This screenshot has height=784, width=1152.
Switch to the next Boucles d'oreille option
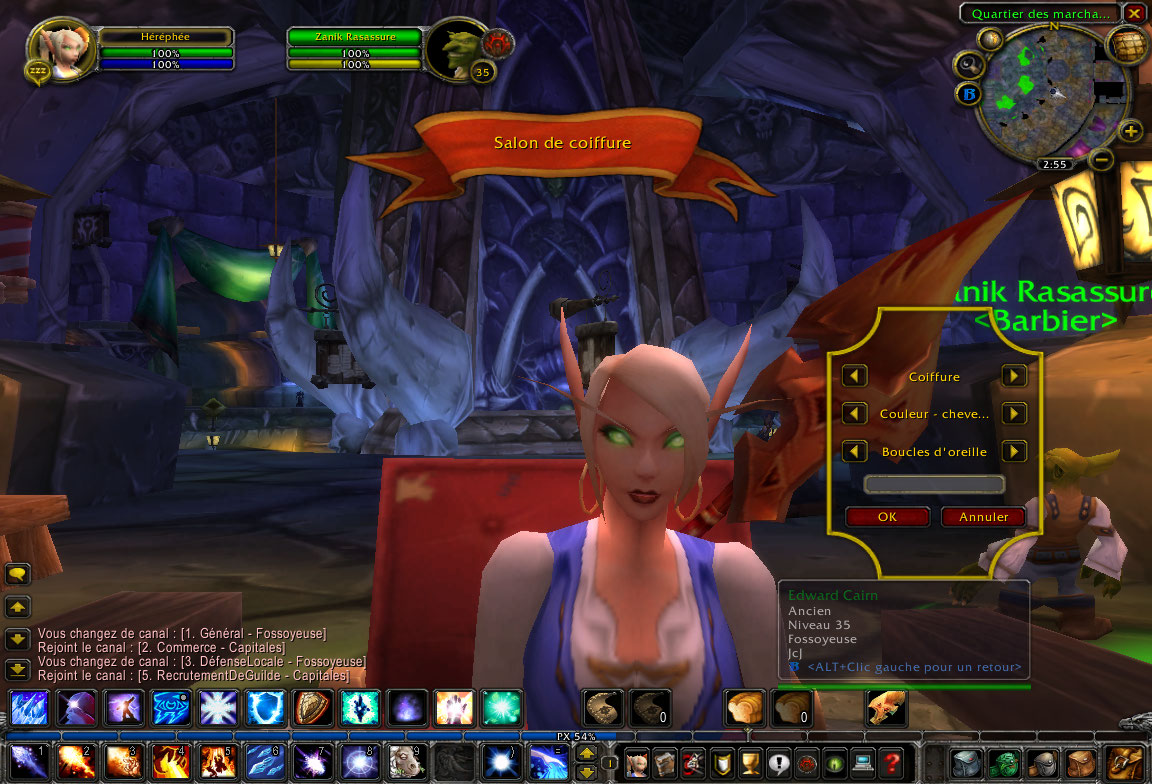(x=1014, y=451)
